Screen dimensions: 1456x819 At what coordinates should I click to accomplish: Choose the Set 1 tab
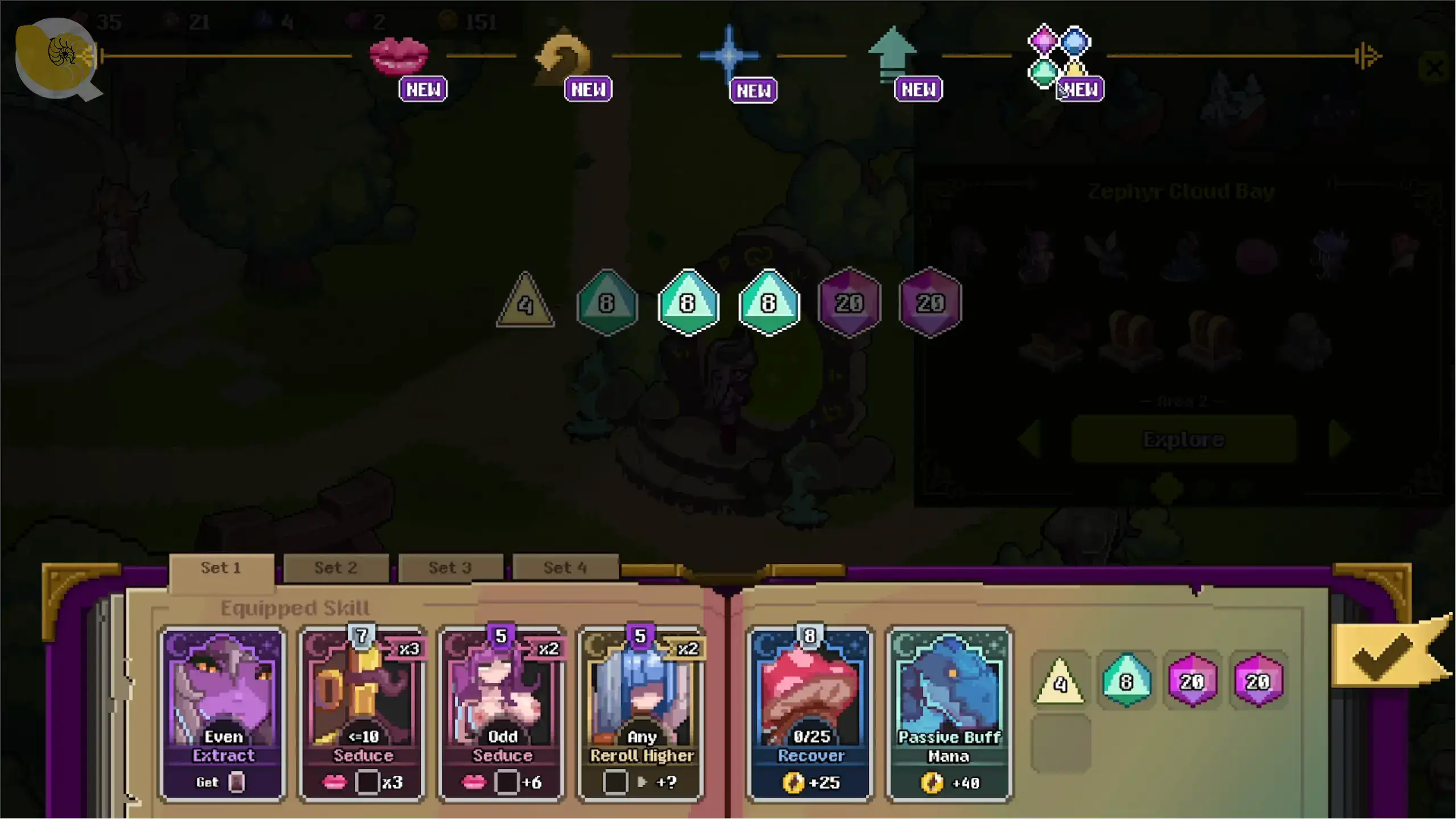(x=221, y=568)
